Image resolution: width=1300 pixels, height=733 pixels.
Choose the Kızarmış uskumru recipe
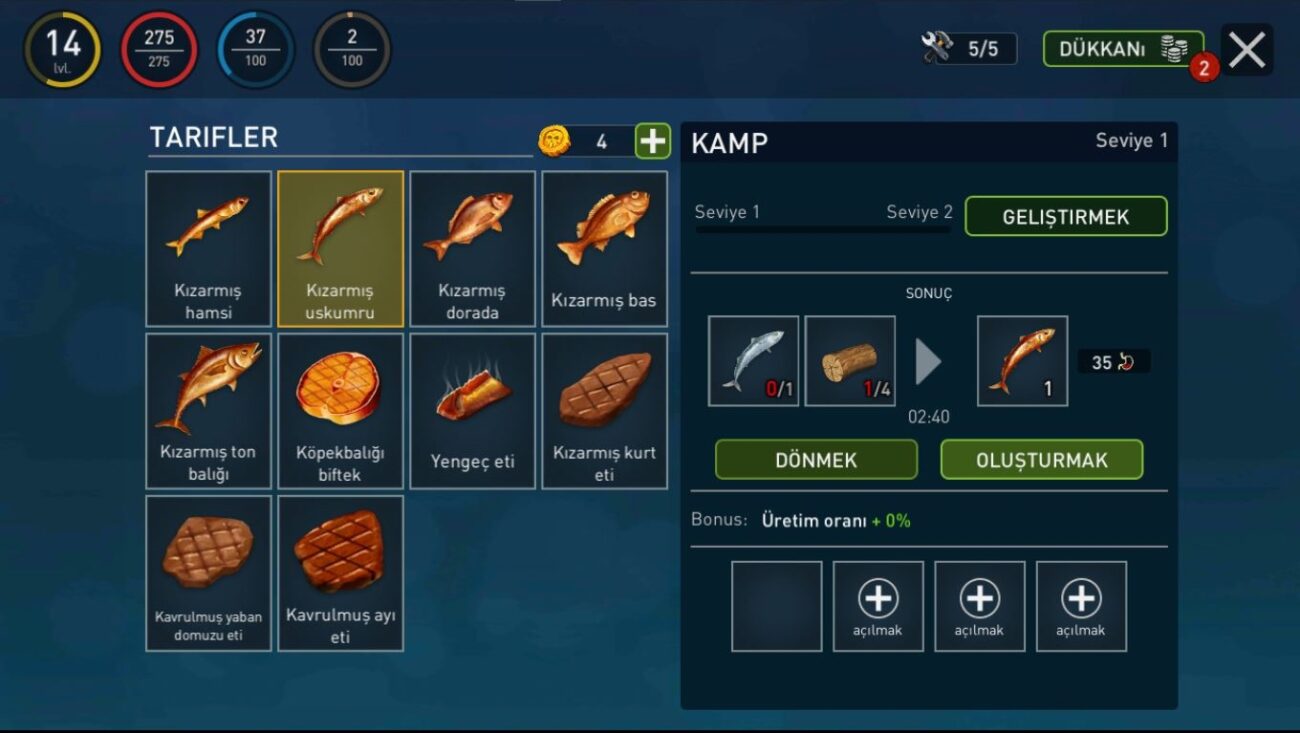tap(340, 249)
